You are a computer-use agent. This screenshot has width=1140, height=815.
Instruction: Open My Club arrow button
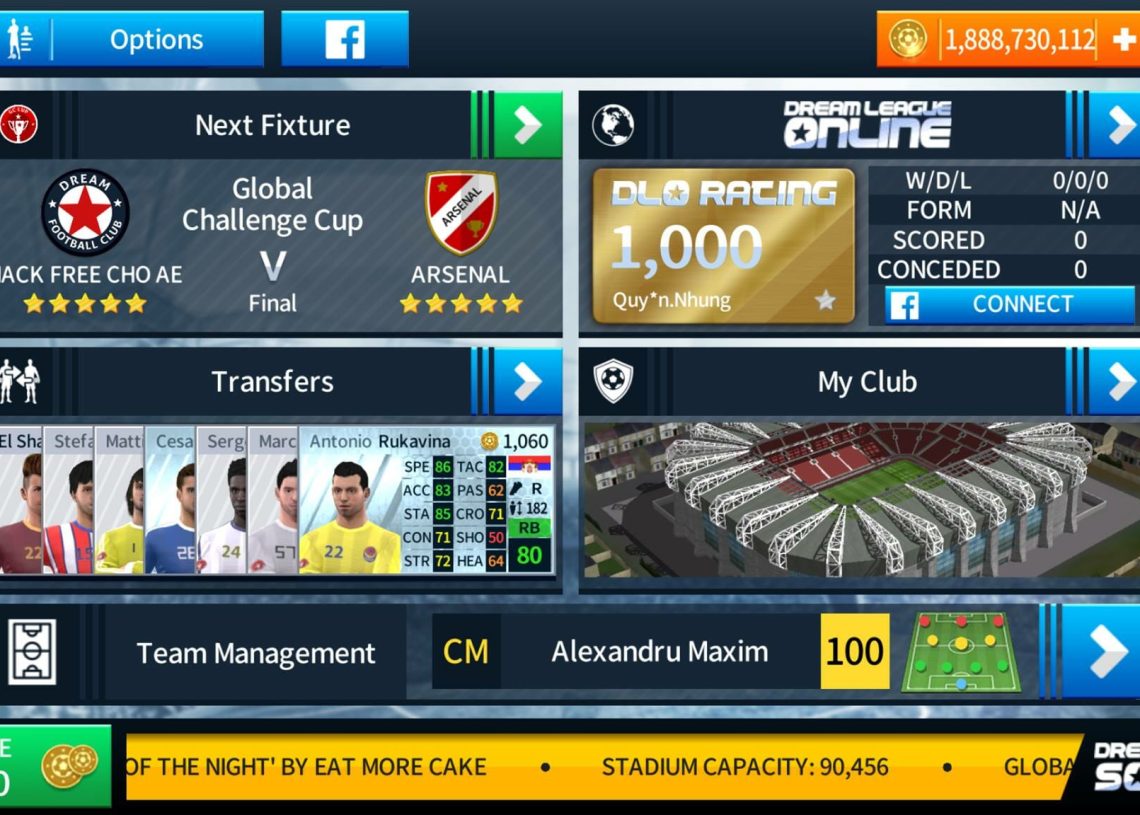click(x=1115, y=381)
